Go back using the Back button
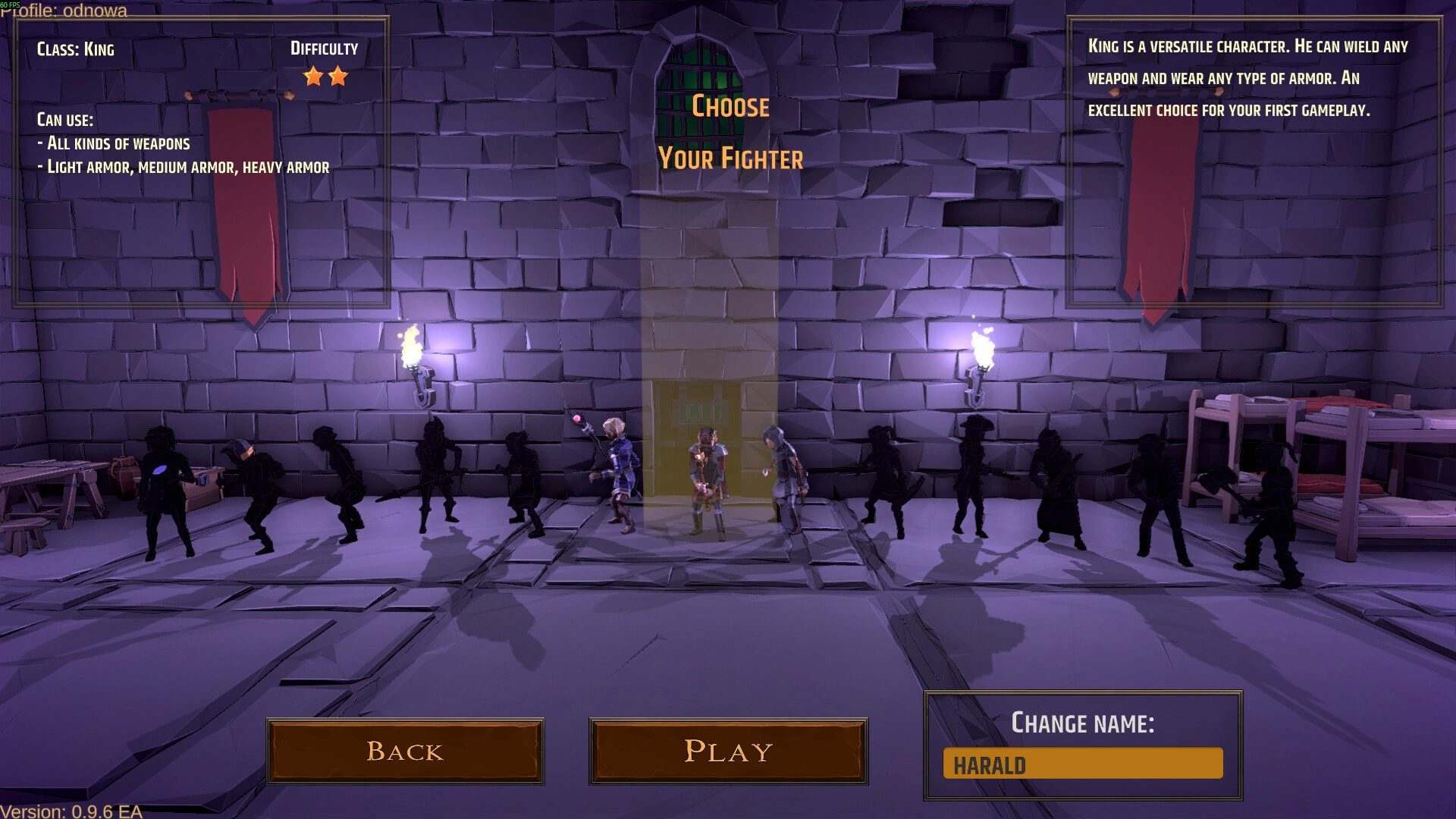 tap(405, 751)
